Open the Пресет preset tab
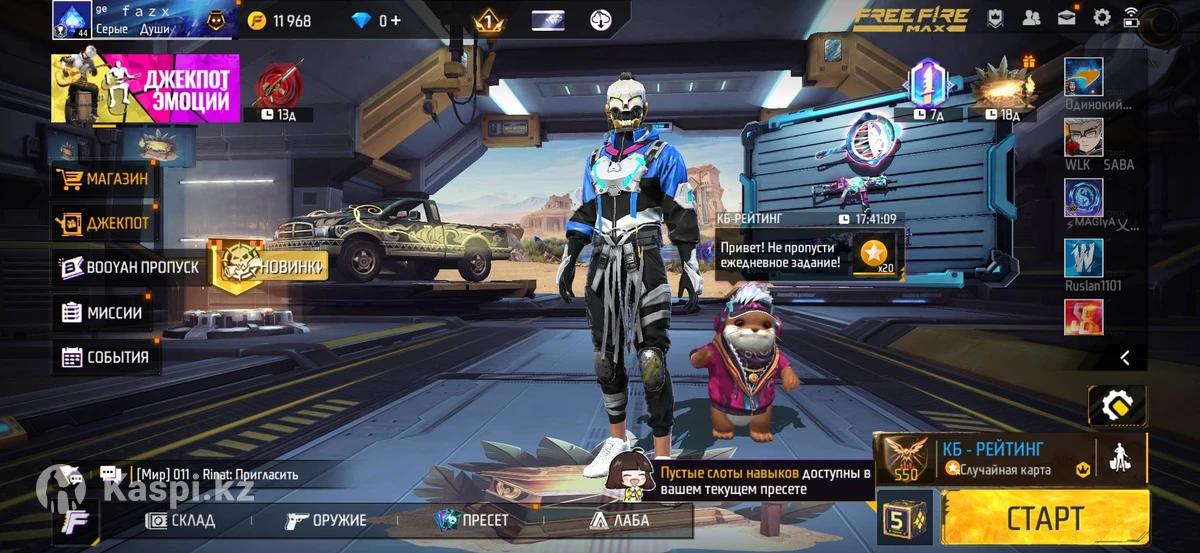Screen dimensions: 1200x553 472,520
